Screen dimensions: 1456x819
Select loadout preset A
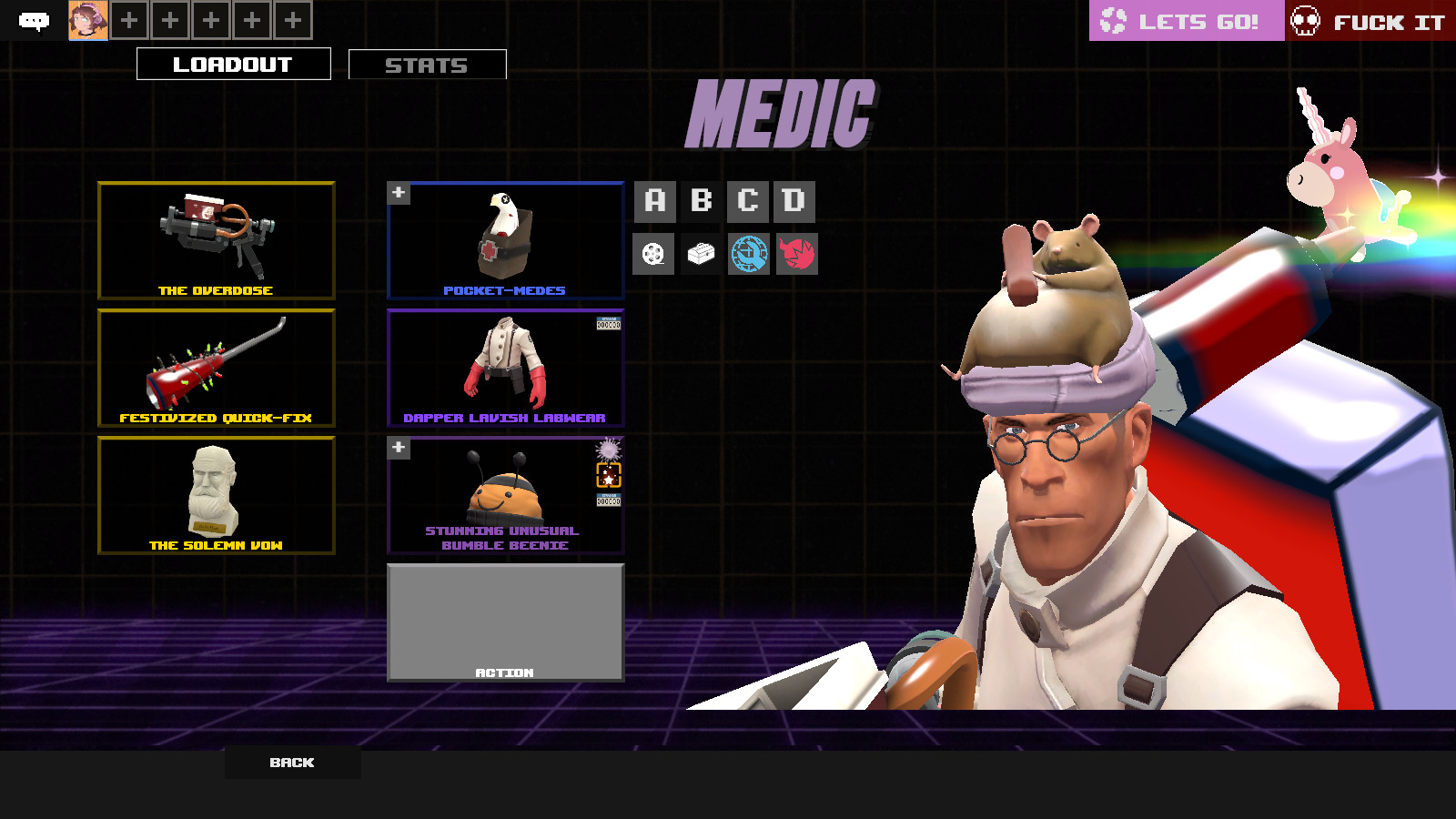[655, 201]
